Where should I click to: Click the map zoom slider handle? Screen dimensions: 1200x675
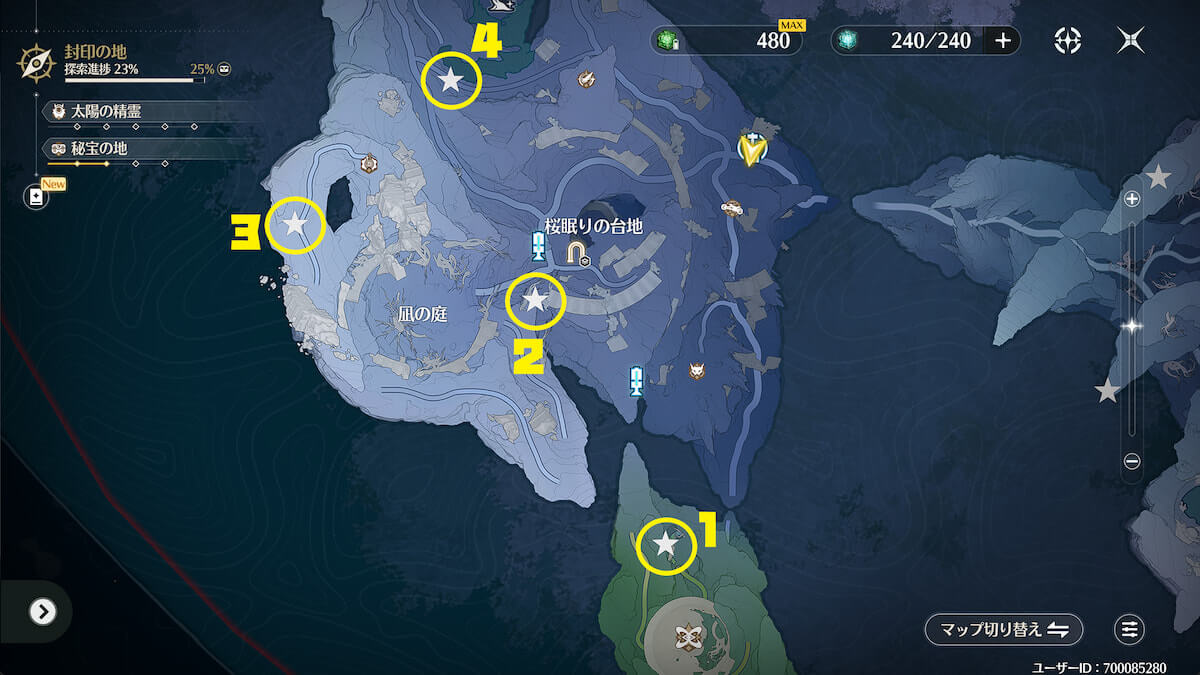pyautogui.click(x=1132, y=326)
